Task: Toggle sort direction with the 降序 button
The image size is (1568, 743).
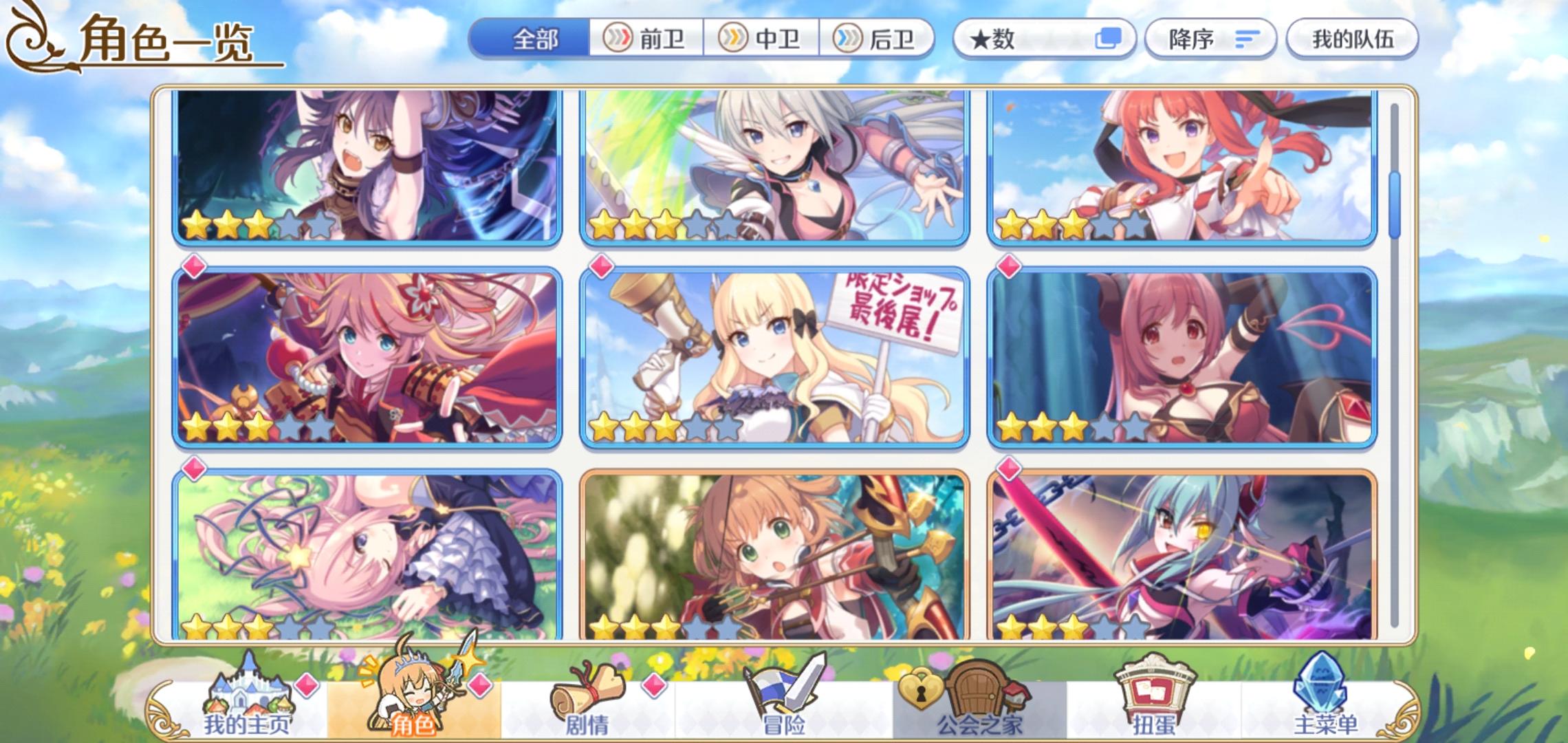Action: (x=1208, y=39)
